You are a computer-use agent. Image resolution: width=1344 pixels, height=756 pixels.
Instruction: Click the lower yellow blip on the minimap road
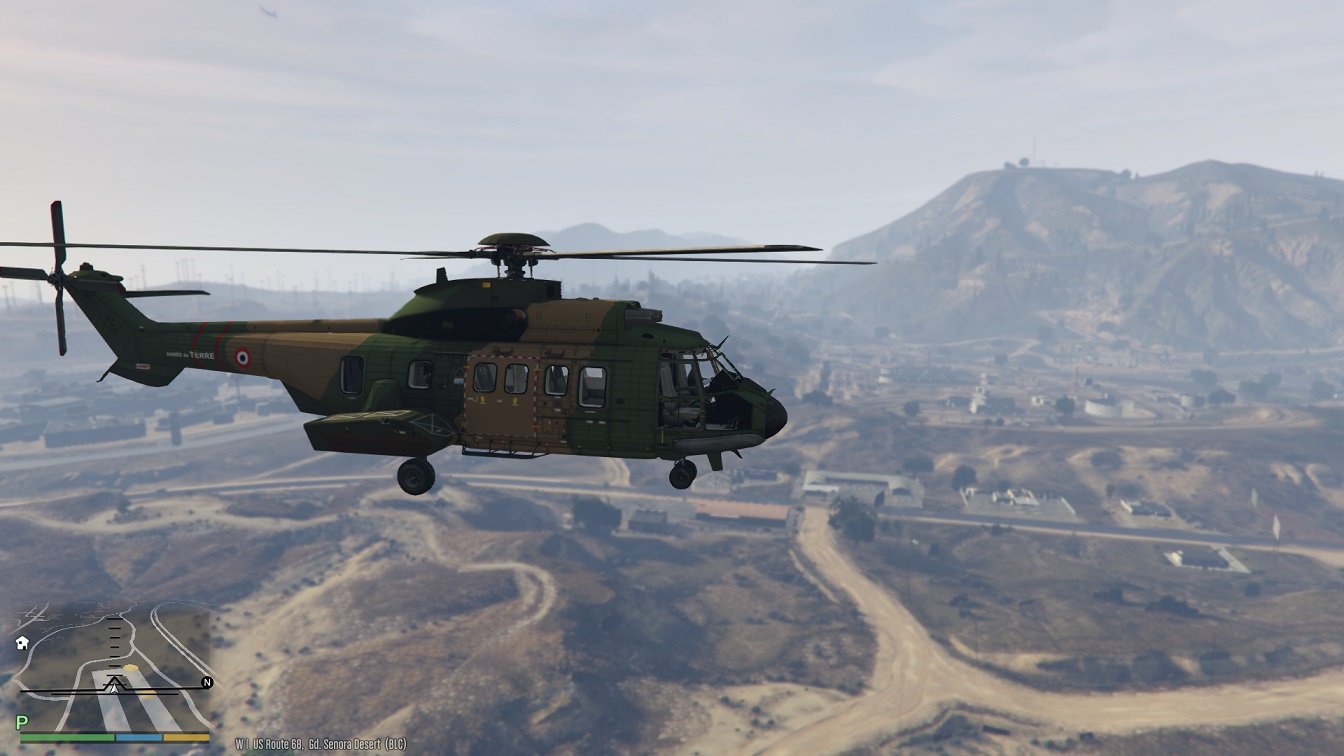pyautogui.click(x=148, y=694)
